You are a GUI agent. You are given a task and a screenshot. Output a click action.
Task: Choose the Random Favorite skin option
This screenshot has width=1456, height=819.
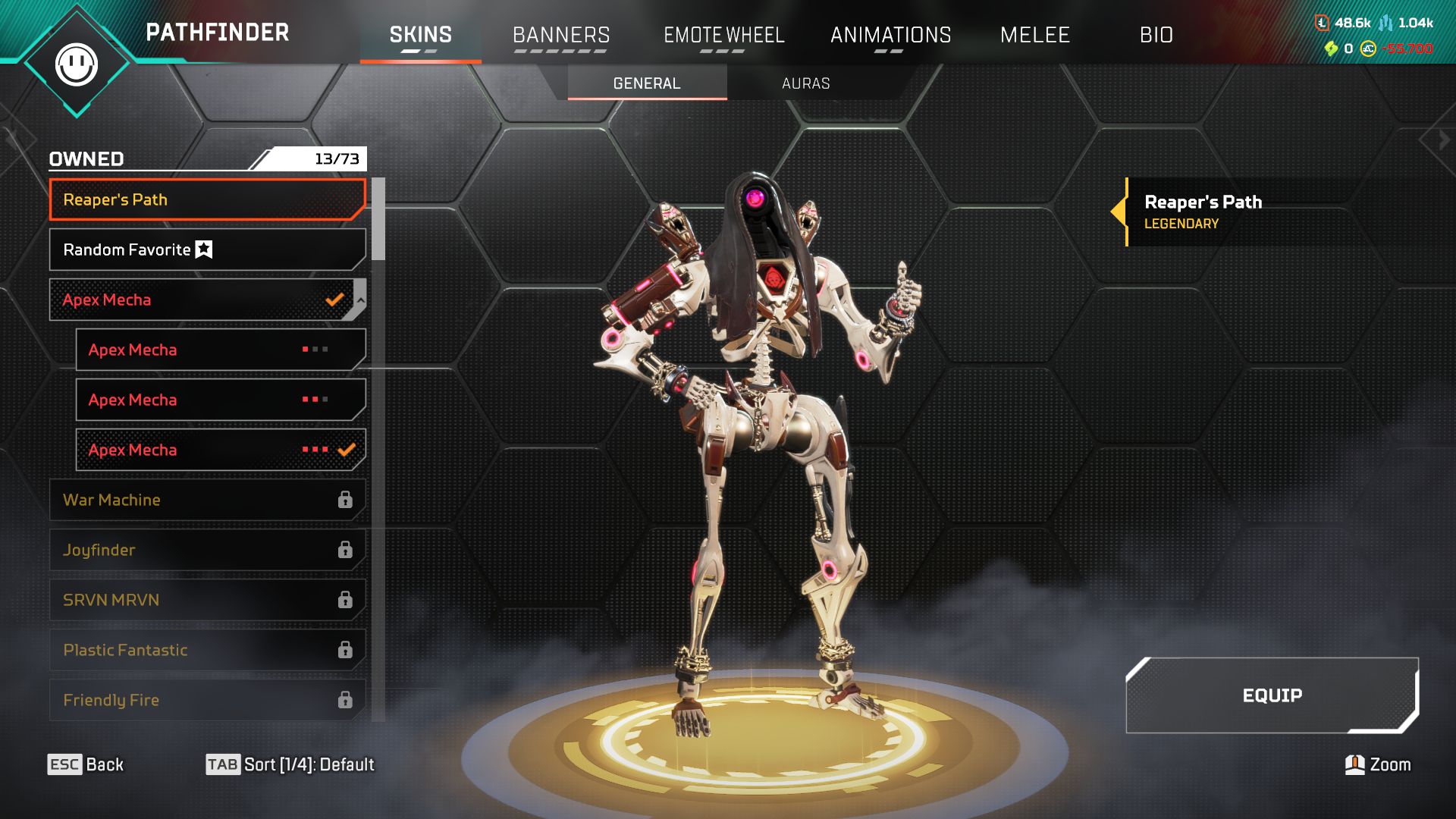pyautogui.click(x=206, y=249)
